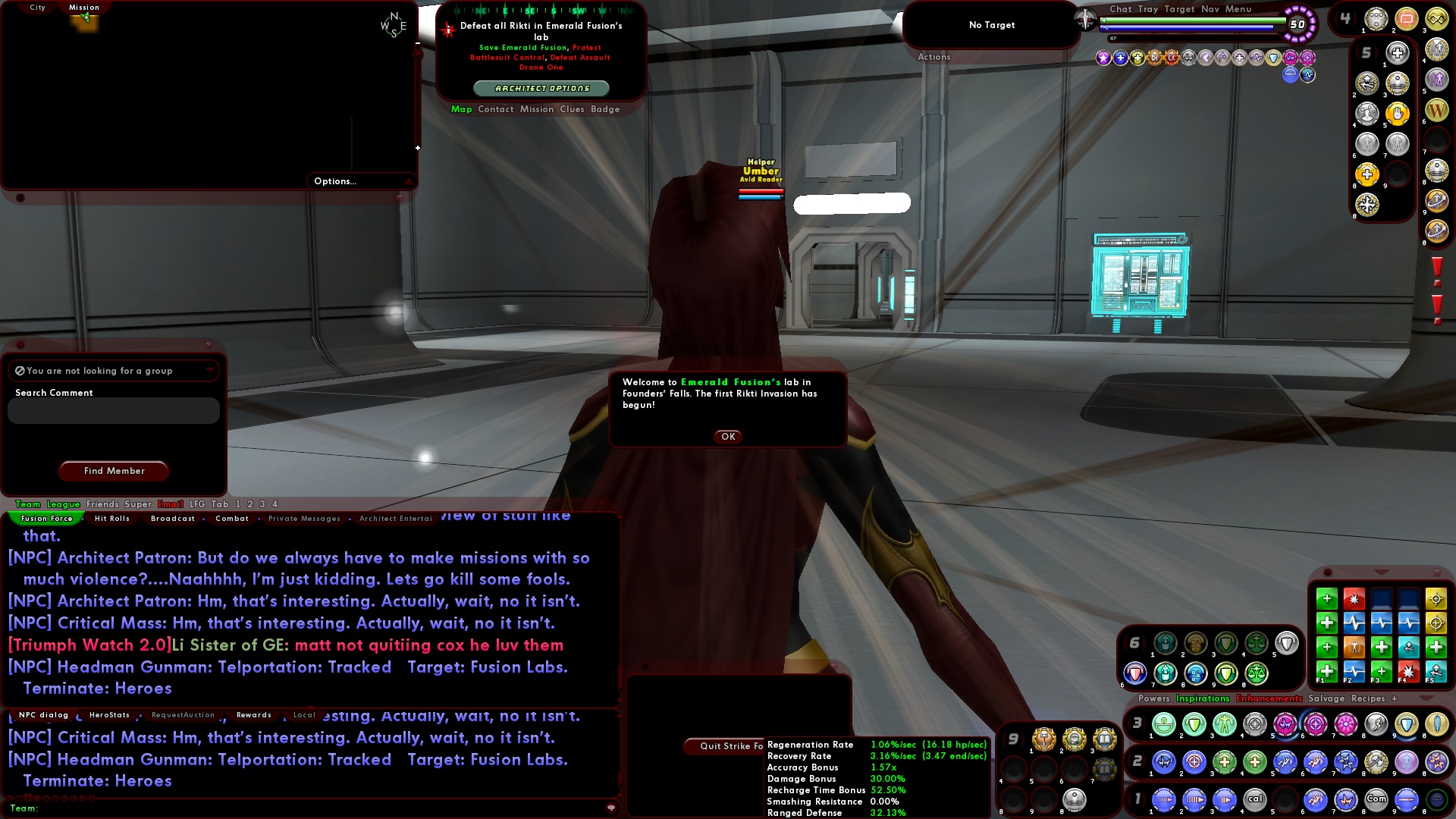The width and height of the screenshot is (1456, 819).
Task: Click the purple star buff icon below the health bar
Action: (1103, 58)
